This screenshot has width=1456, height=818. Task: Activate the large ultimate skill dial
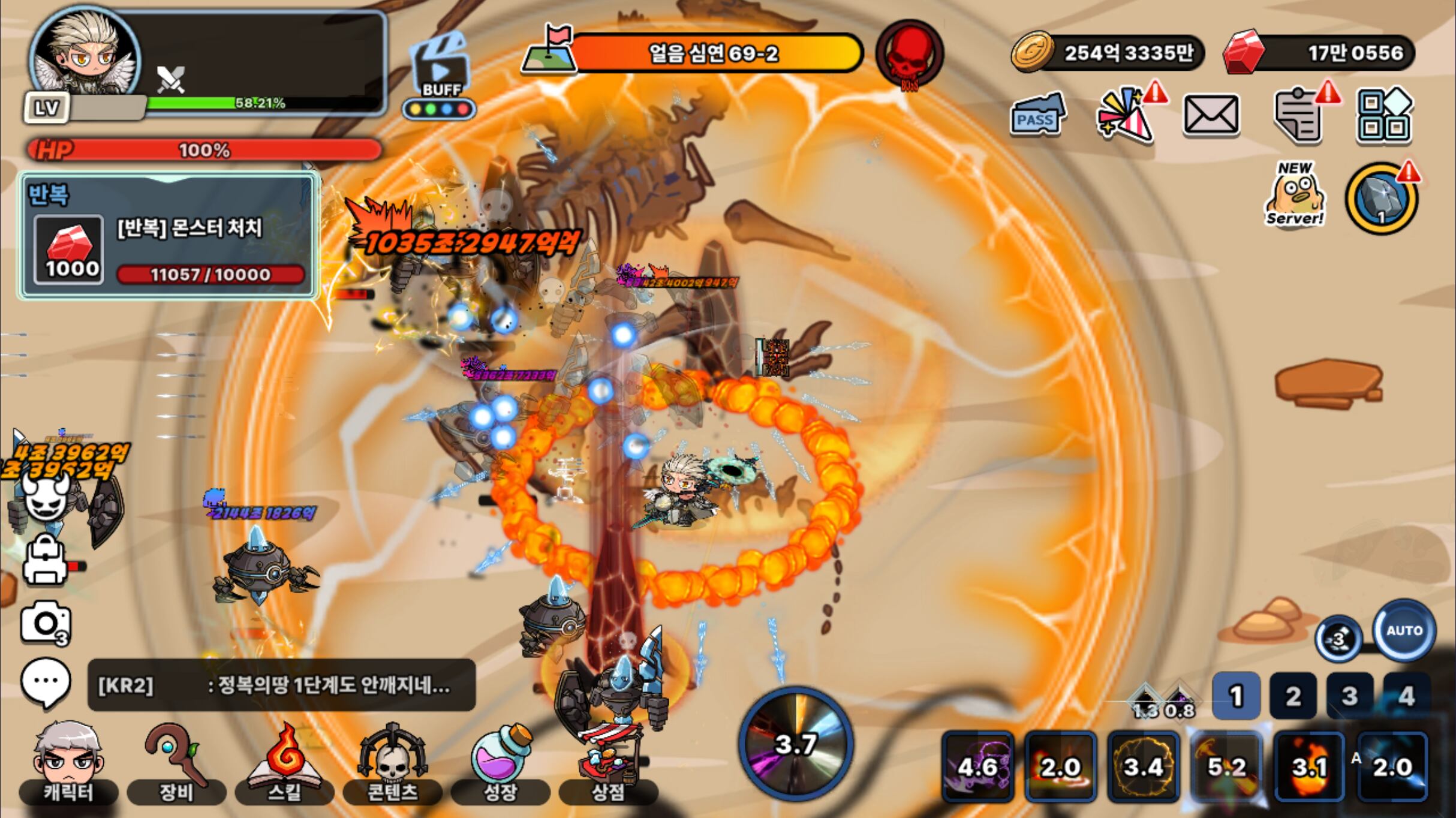click(x=795, y=744)
